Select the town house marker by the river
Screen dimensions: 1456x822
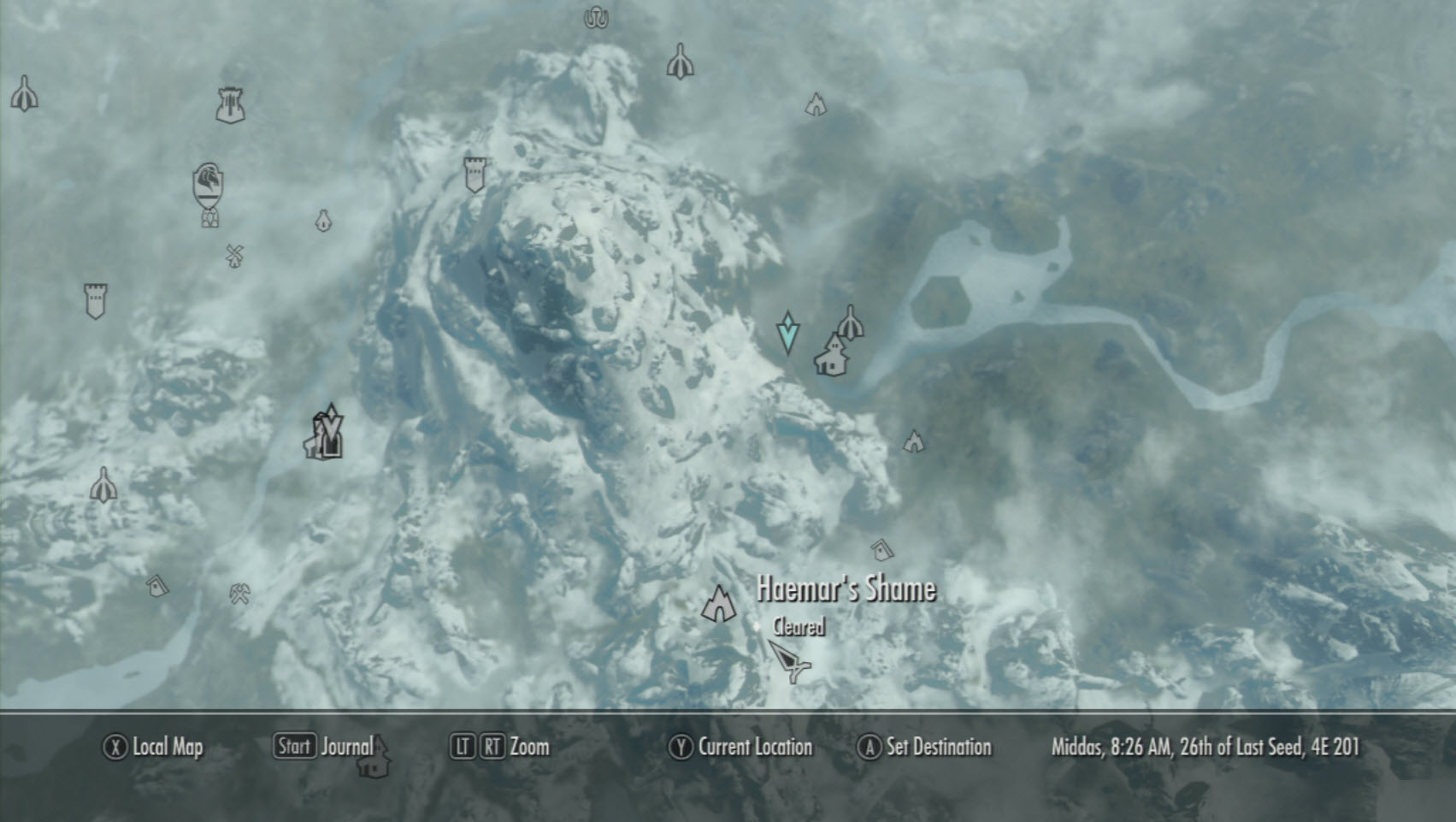pyautogui.click(x=830, y=356)
